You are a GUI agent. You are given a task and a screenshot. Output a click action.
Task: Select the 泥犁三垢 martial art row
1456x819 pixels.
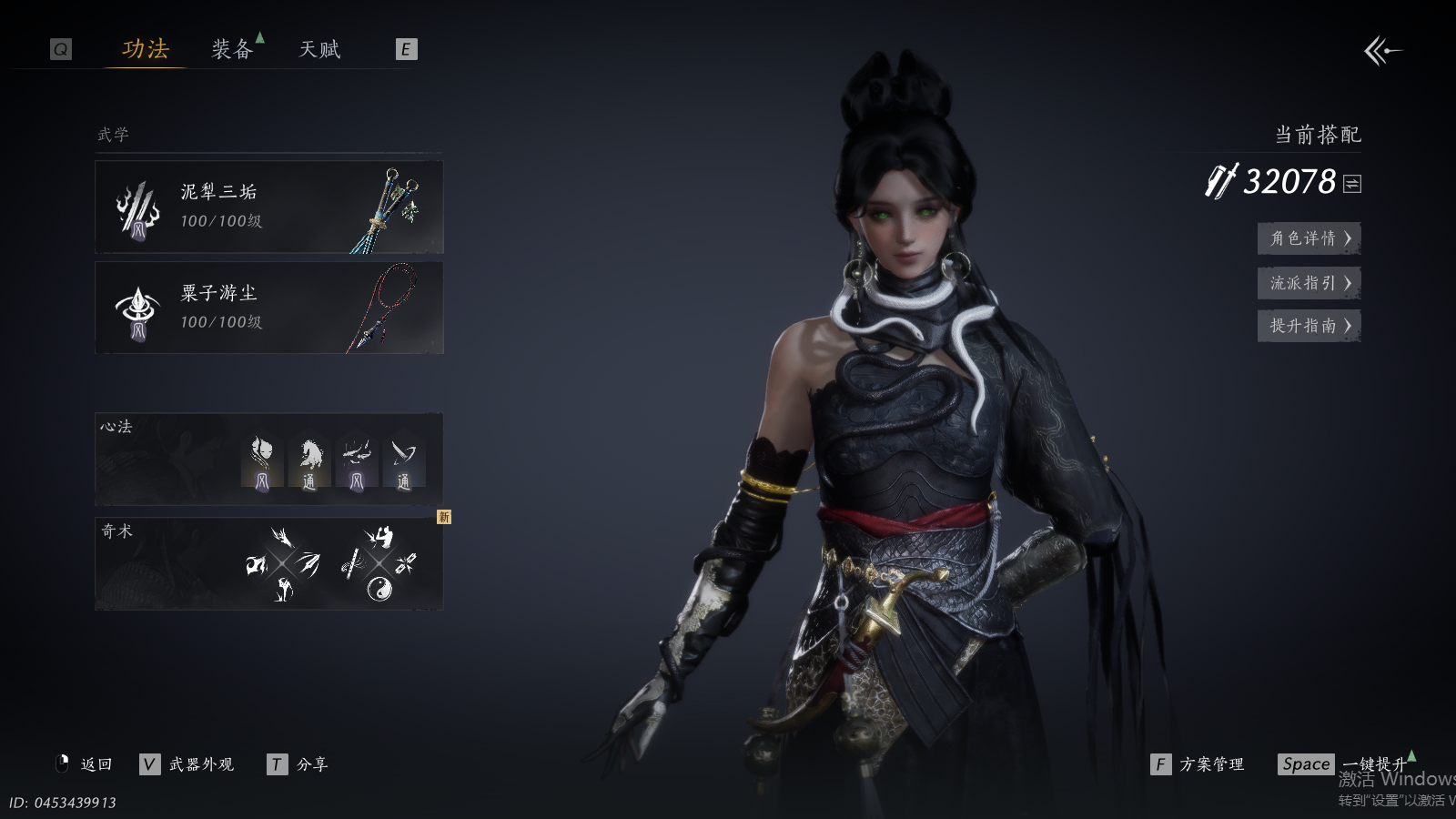[268, 207]
